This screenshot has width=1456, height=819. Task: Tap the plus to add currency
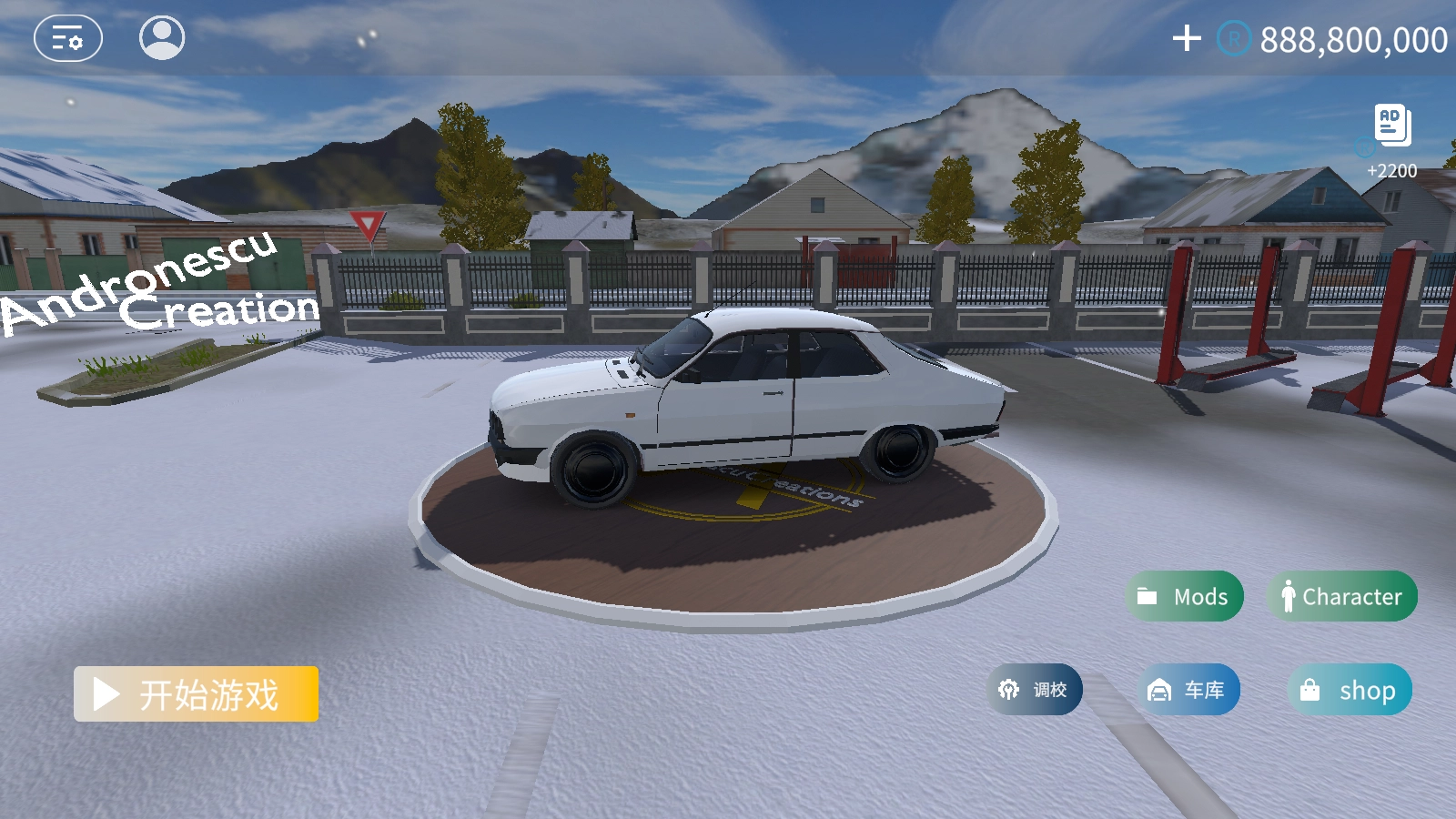click(1187, 38)
